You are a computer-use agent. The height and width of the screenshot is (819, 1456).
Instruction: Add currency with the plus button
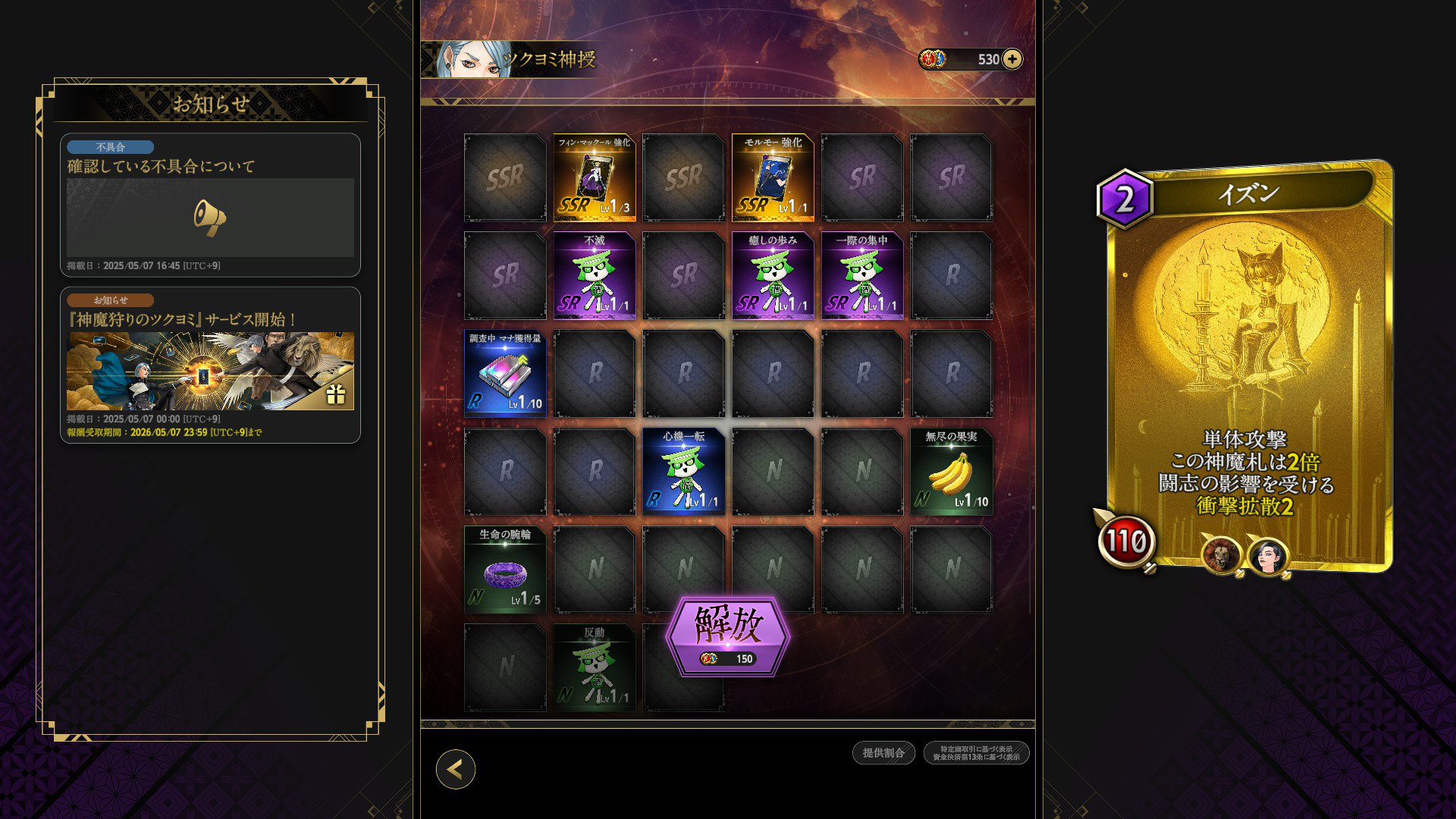coord(1012,59)
